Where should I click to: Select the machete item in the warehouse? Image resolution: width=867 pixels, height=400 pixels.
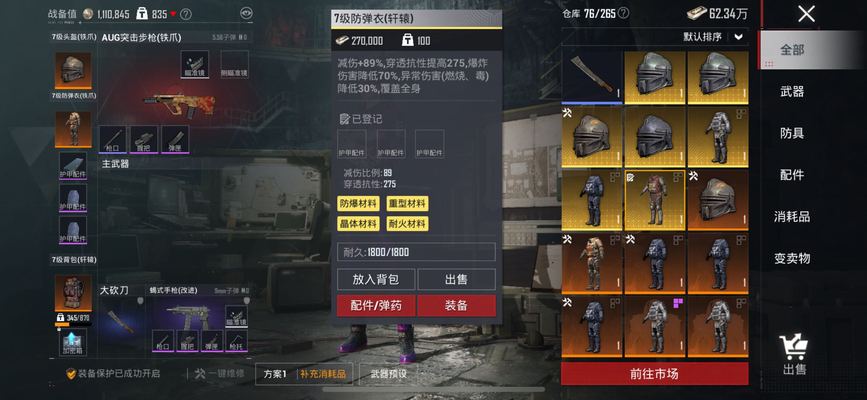[592, 78]
